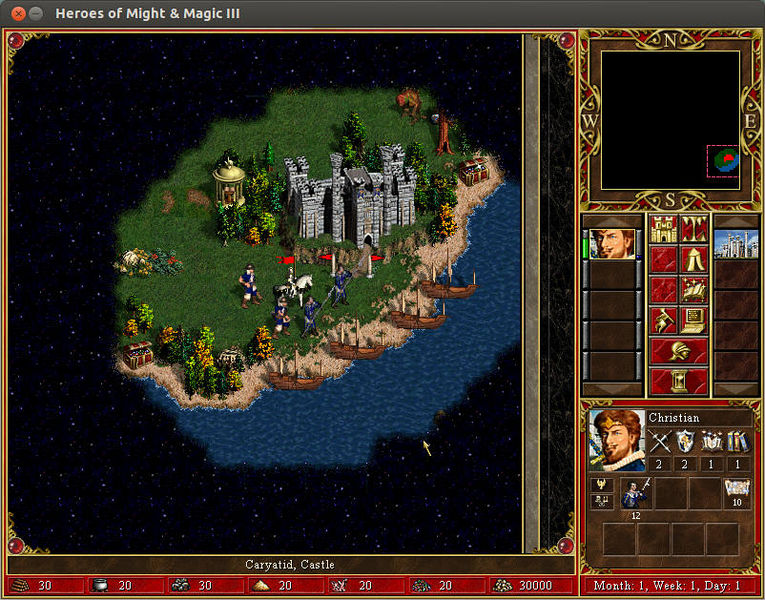Click the tent sleep hero button
Viewport: 765px width, 600px height.
click(x=694, y=260)
